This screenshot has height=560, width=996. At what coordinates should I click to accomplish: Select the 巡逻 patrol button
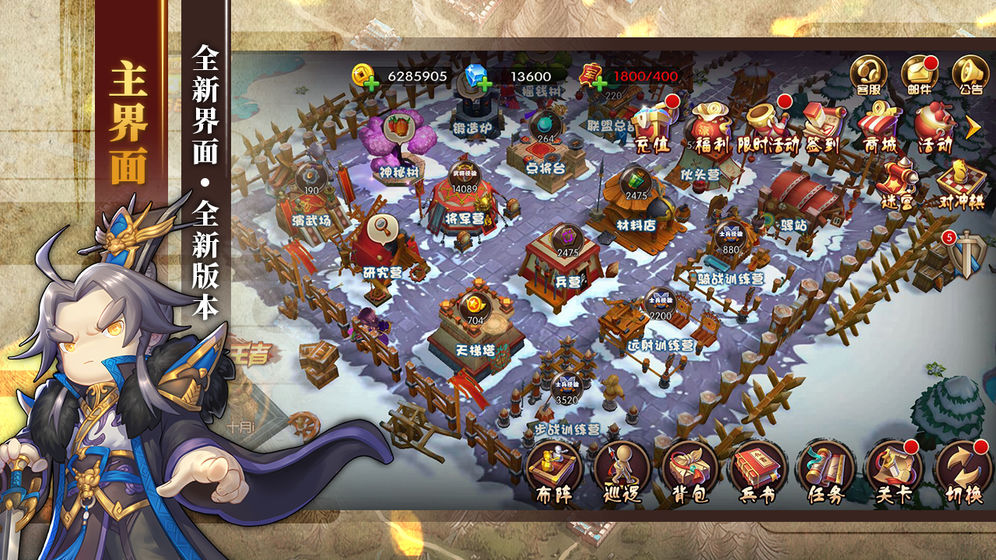pyautogui.click(x=621, y=470)
